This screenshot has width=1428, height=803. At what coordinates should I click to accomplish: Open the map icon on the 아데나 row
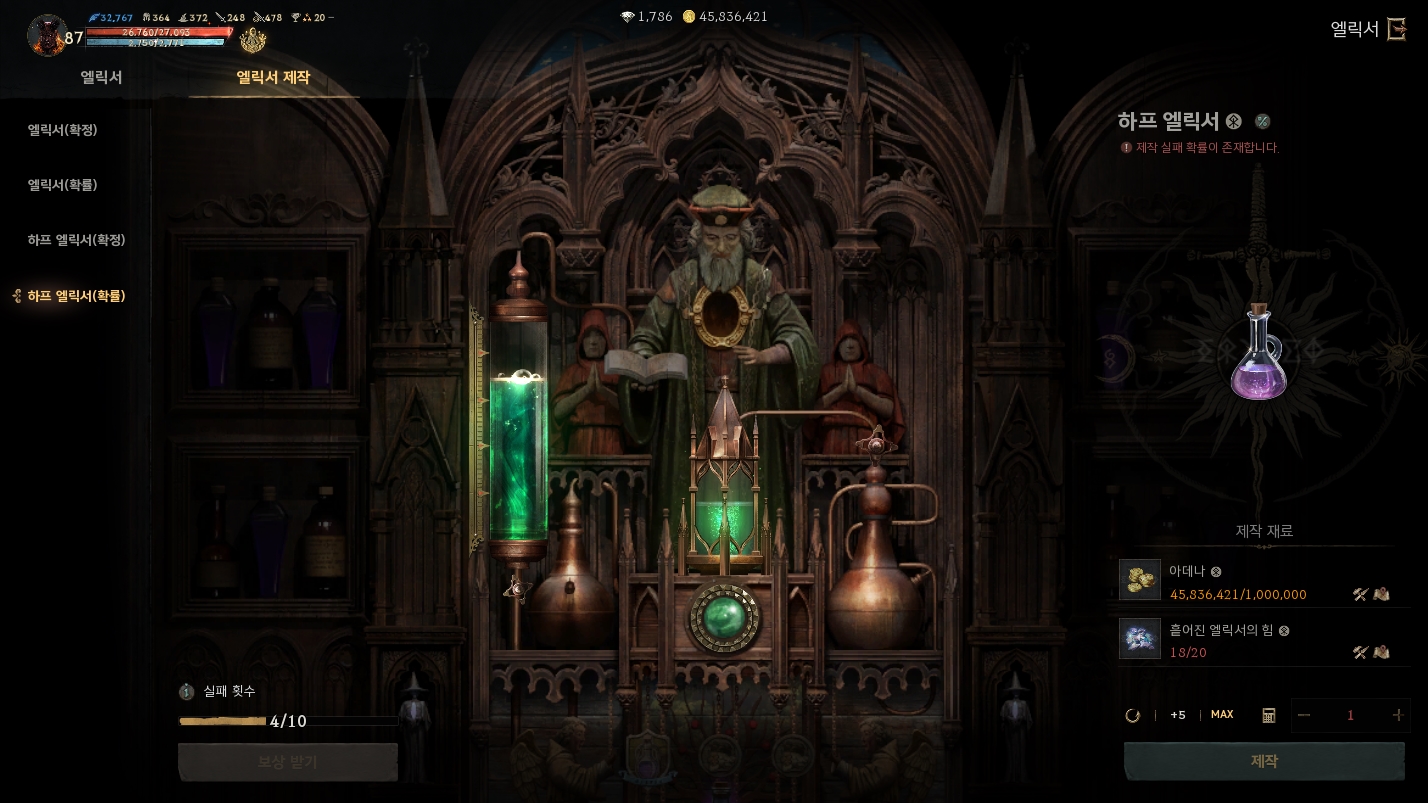click(x=1382, y=595)
